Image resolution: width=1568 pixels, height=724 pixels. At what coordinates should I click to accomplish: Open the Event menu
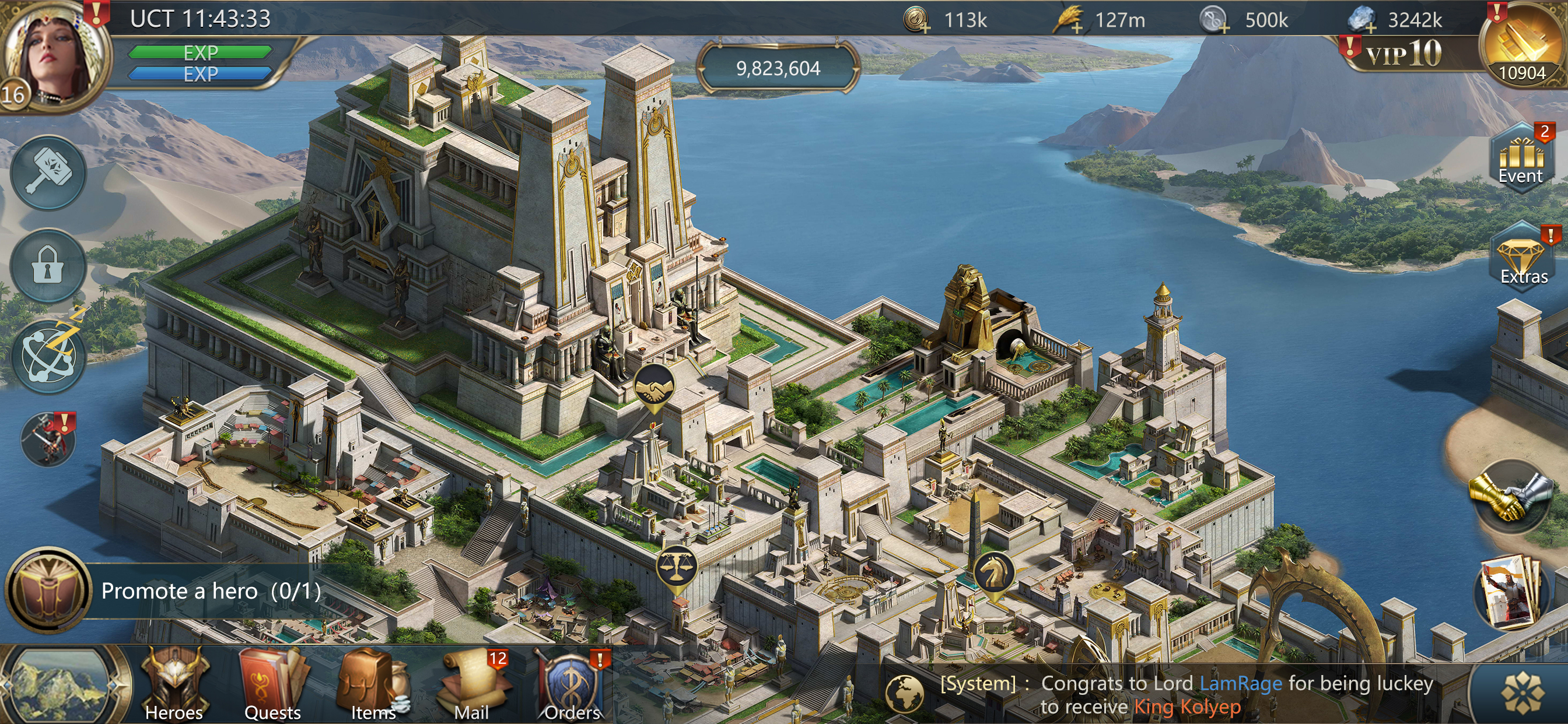pyautogui.click(x=1521, y=159)
